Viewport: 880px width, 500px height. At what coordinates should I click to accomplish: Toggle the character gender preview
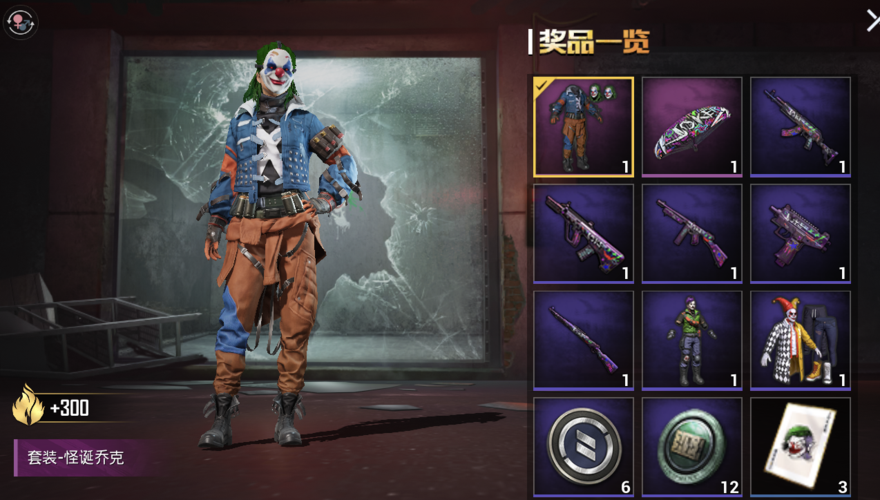21,22
